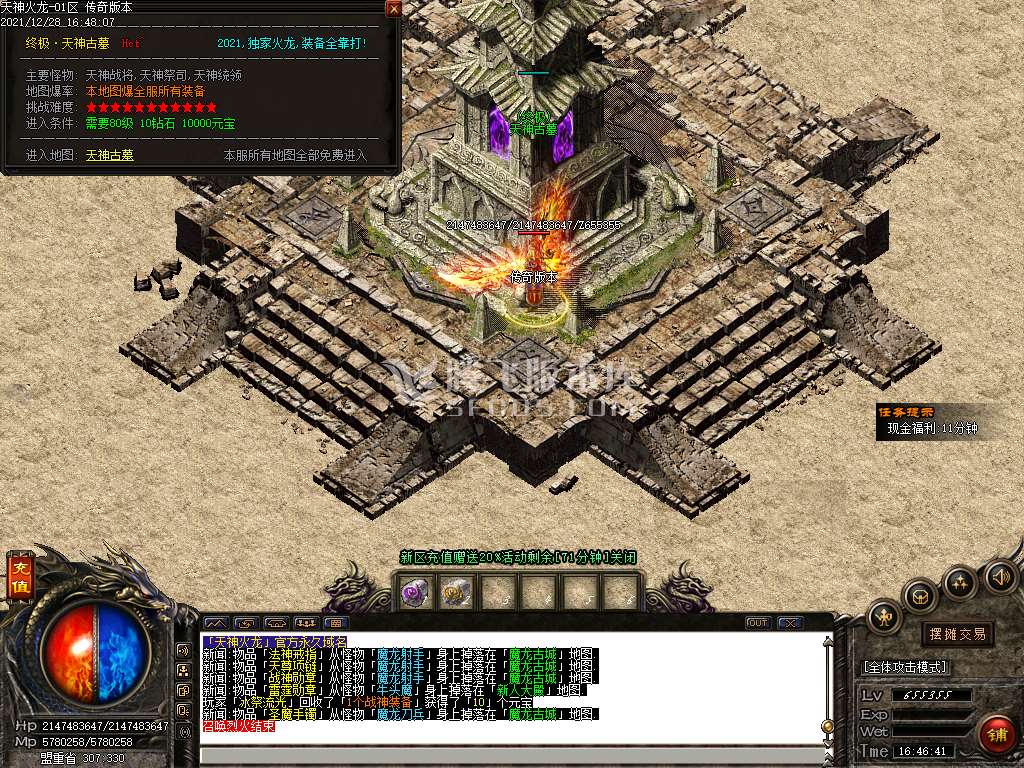Toggle the 全体攻击模式 attack mode label
The image size is (1024, 768).
click(x=905, y=667)
